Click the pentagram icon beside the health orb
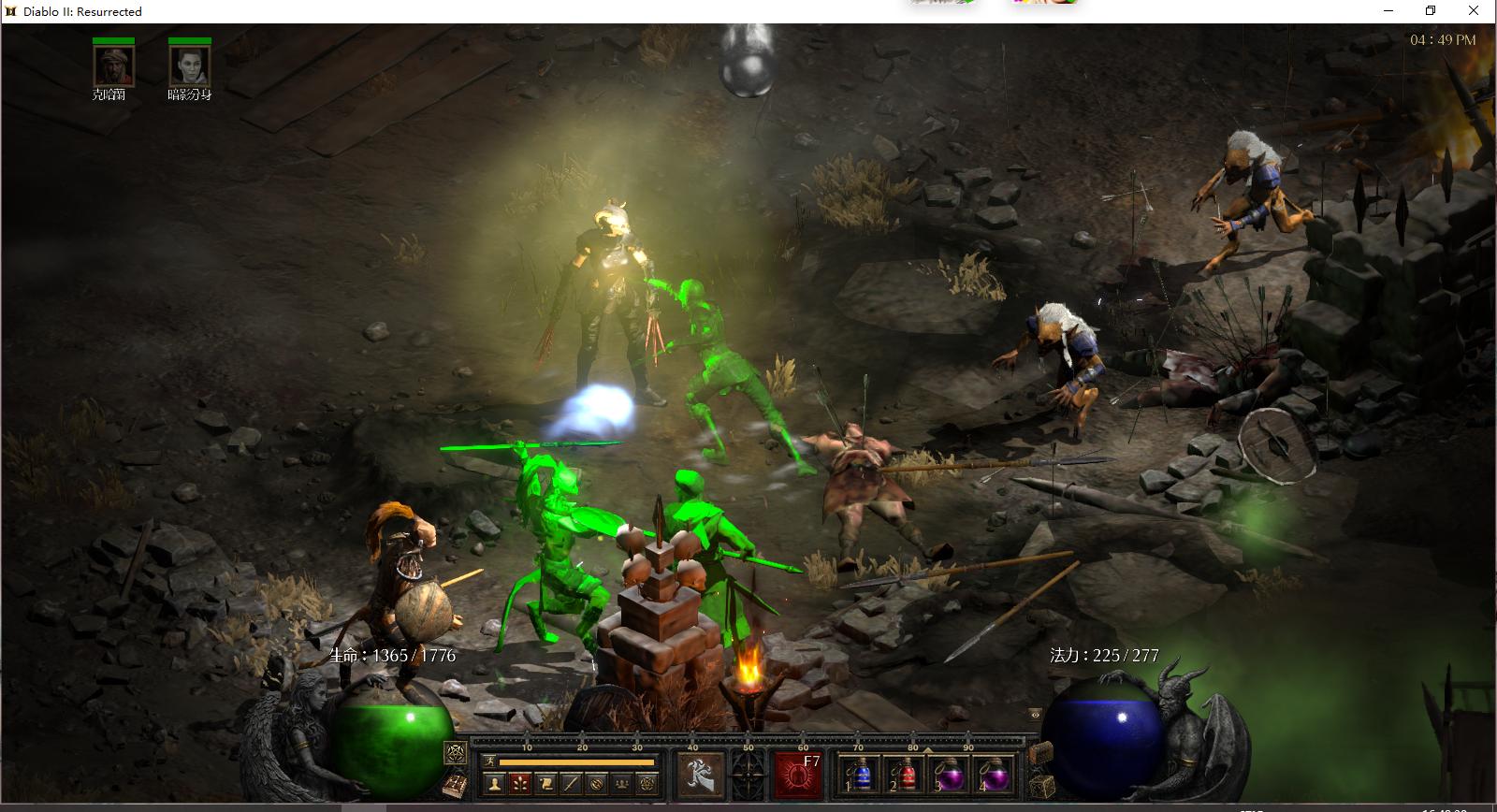This screenshot has height=812, width=1497. [x=456, y=752]
